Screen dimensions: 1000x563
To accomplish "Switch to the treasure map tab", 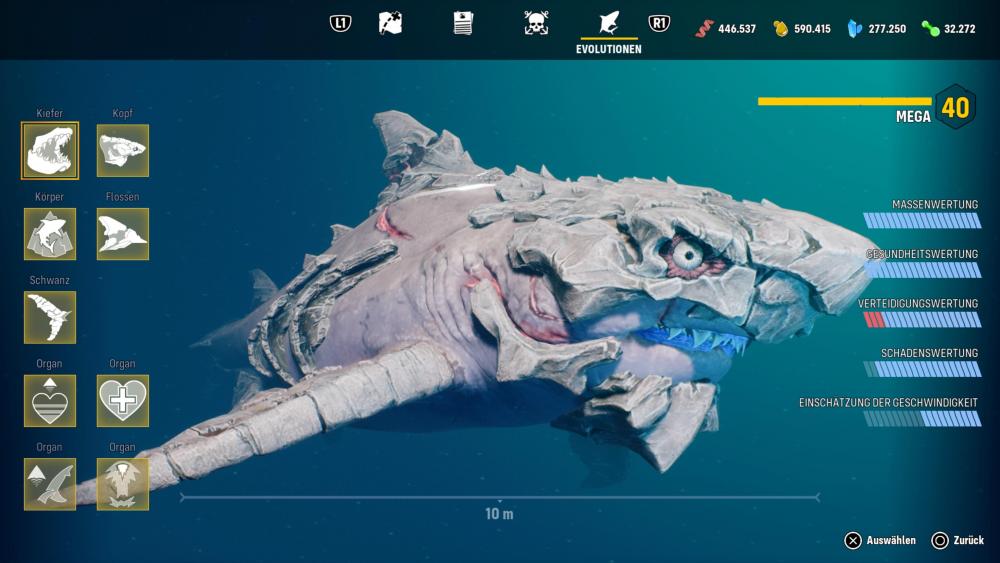I will tap(391, 23).
